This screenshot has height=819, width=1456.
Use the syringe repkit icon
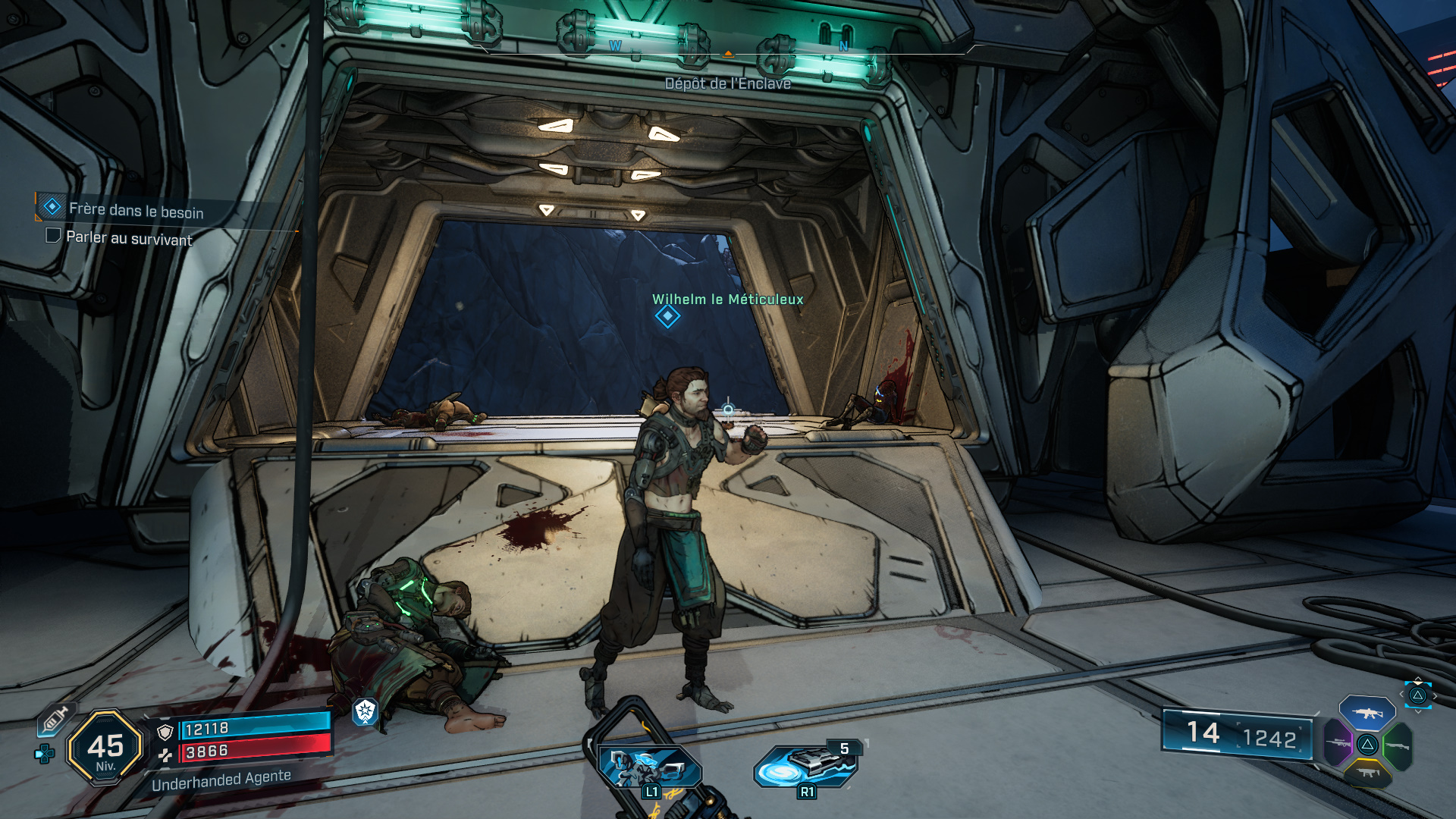[55, 719]
